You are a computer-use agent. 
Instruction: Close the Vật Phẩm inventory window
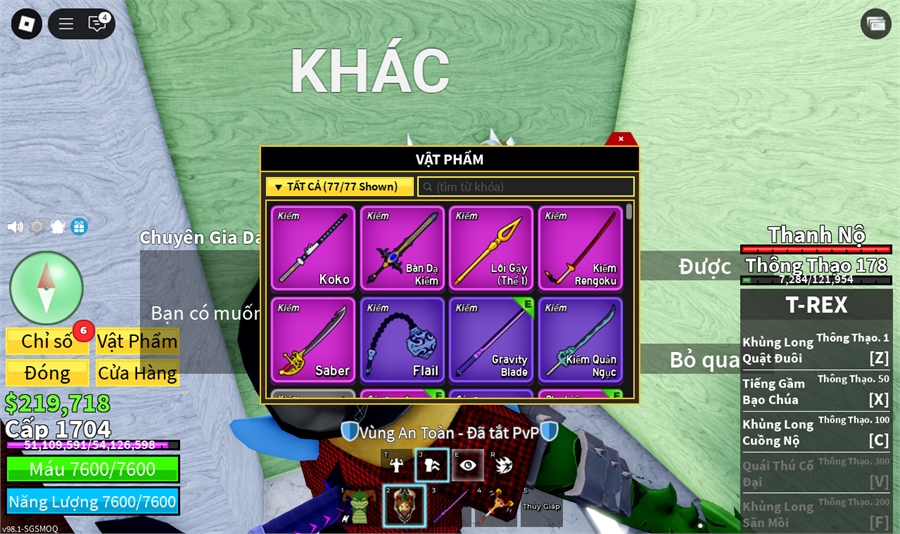tap(621, 139)
